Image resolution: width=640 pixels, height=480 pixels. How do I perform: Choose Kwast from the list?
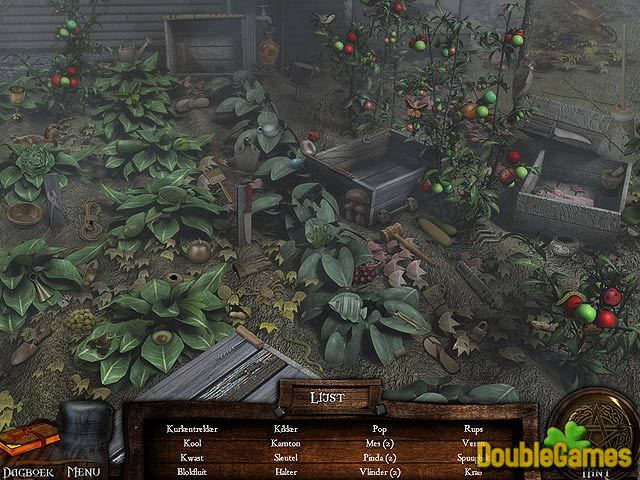point(195,456)
